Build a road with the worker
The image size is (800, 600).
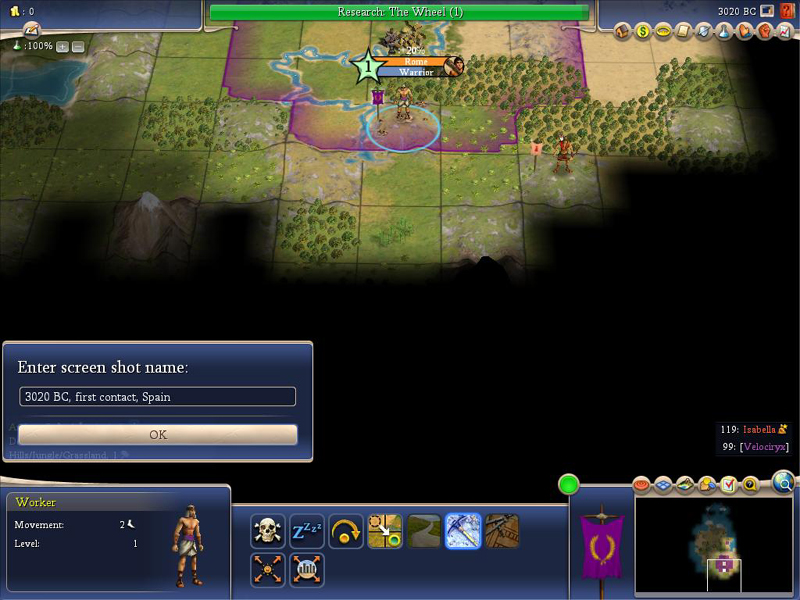coord(424,531)
